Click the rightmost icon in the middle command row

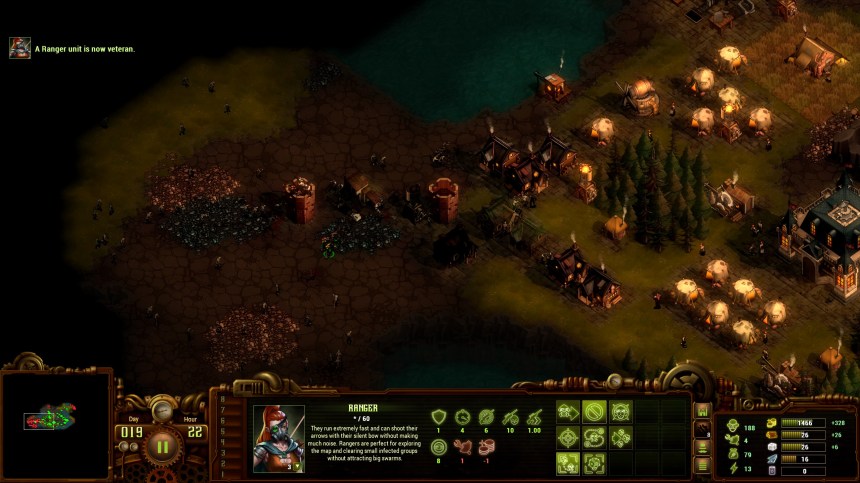point(621,437)
